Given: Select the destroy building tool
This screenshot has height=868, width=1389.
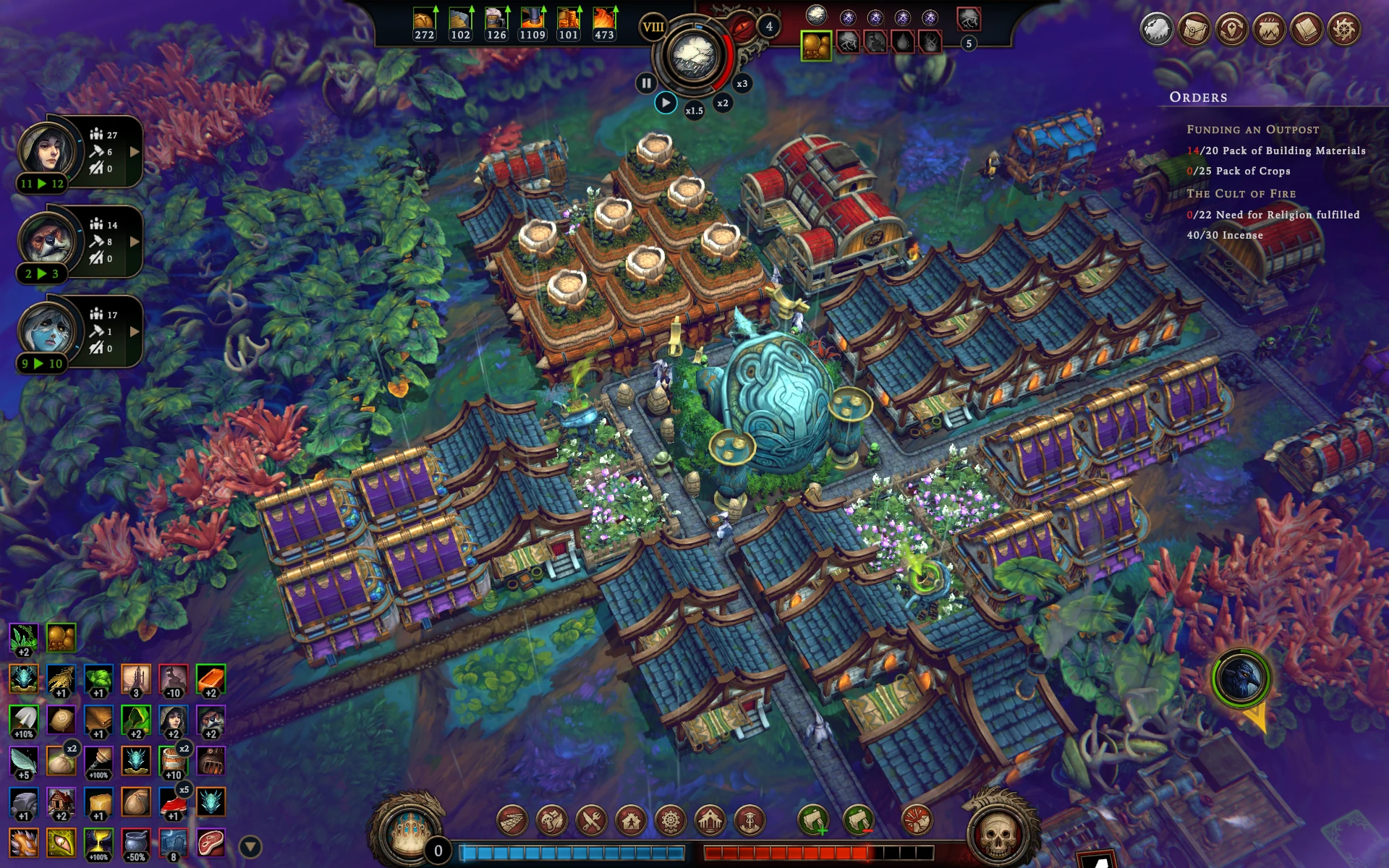Looking at the screenshot, I should 917,820.
